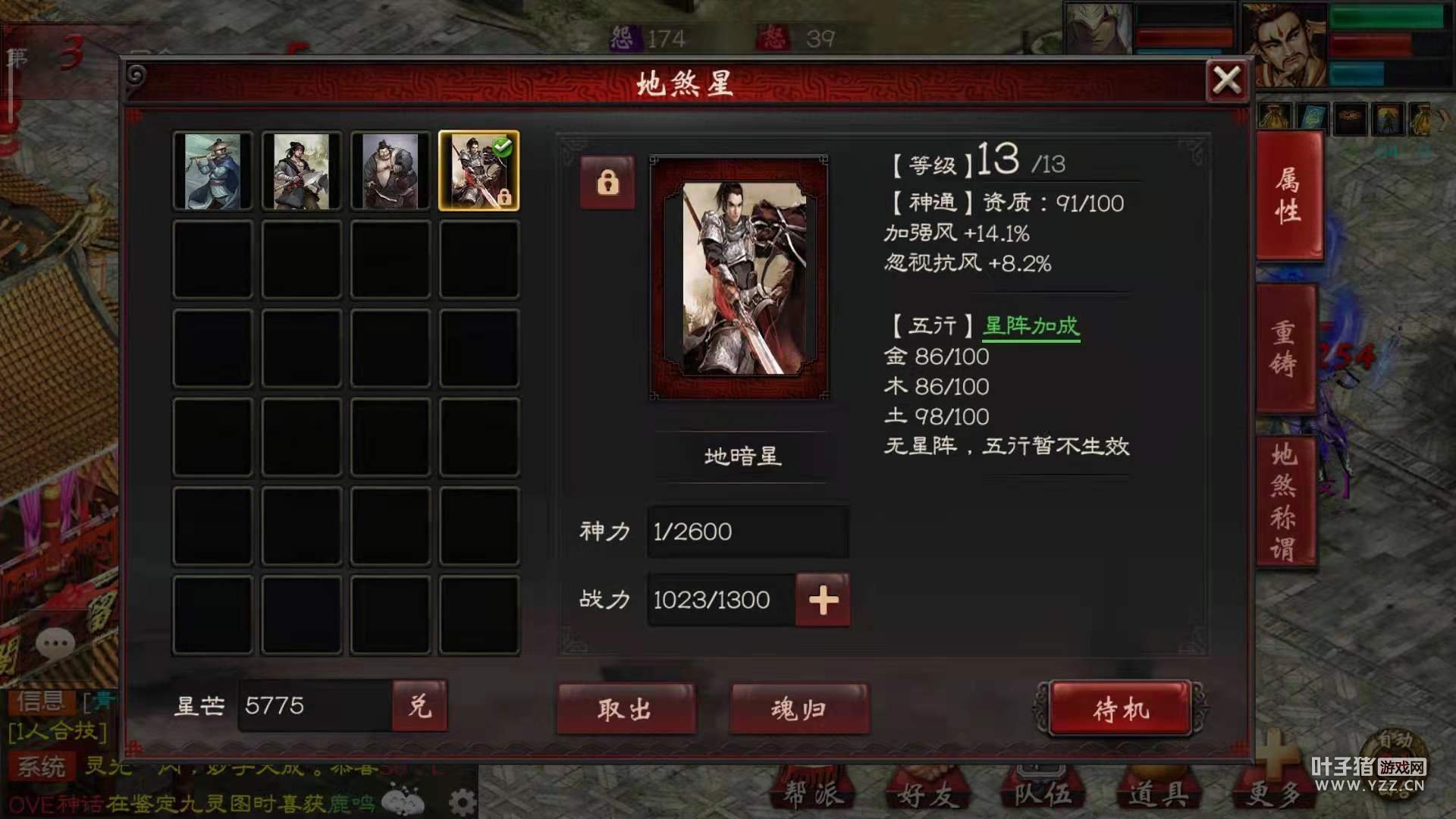Viewport: 1456px width, 819px height.
Task: Open the 星阵加成 link
Action: point(1031,326)
